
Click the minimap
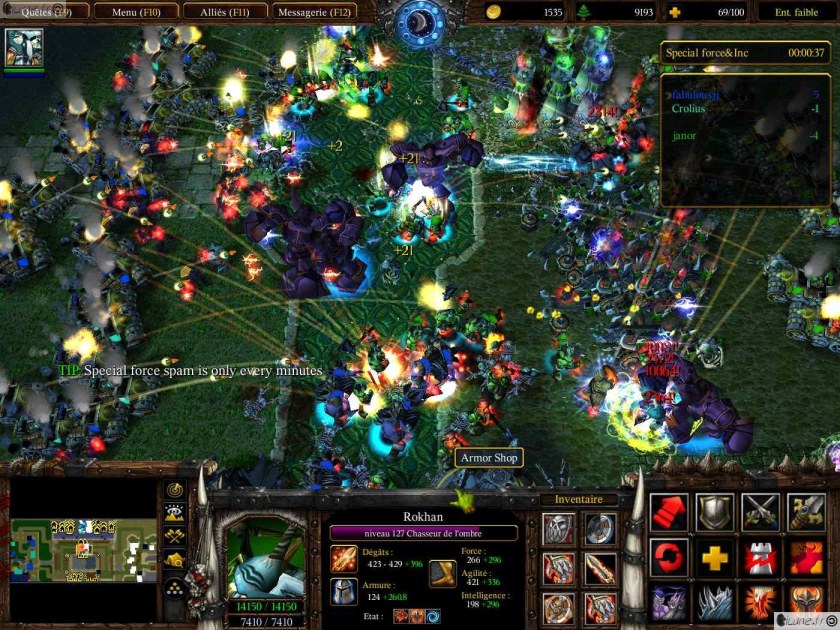click(84, 548)
